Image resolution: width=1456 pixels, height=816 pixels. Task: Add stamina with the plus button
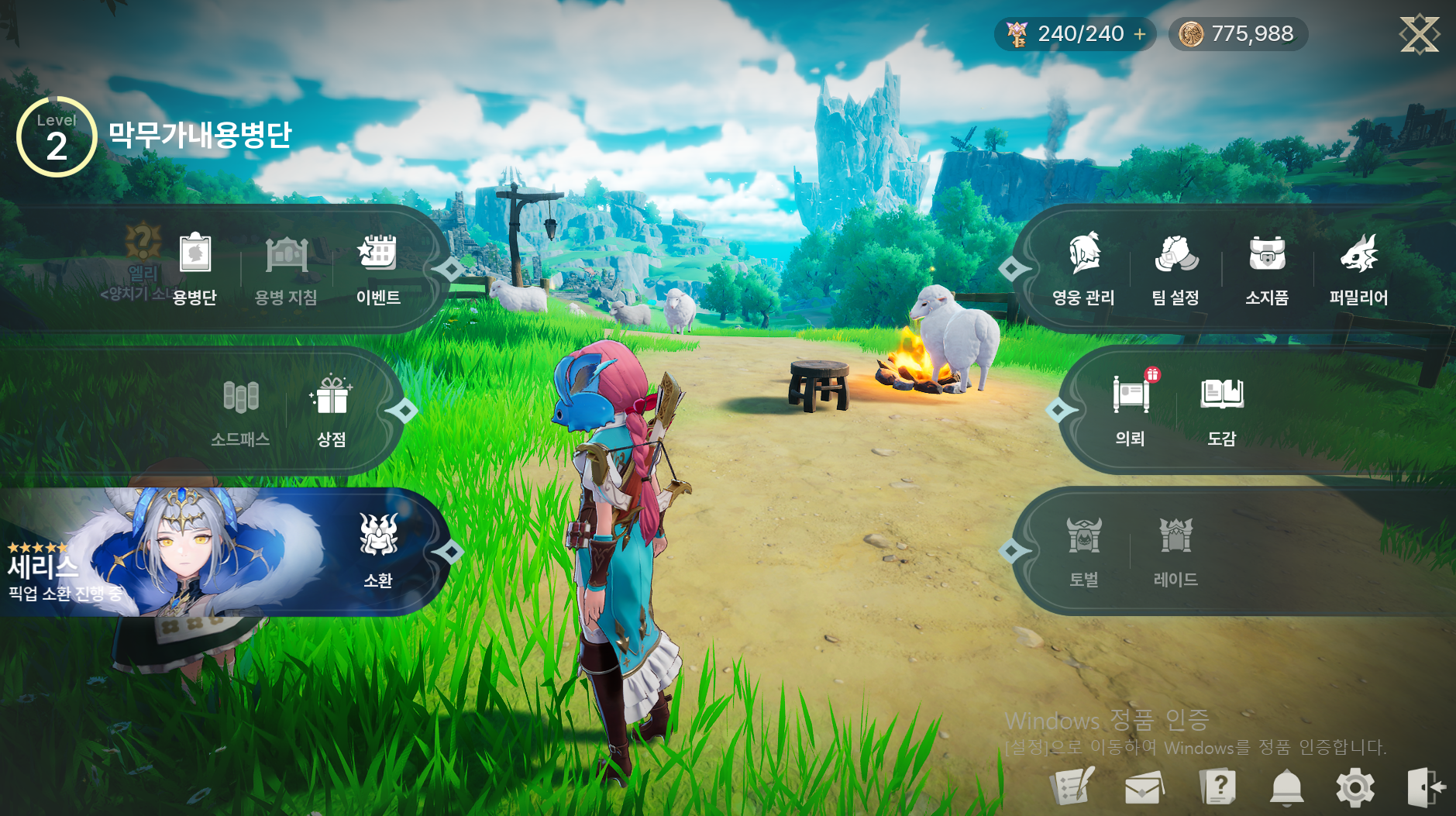coord(1140,34)
